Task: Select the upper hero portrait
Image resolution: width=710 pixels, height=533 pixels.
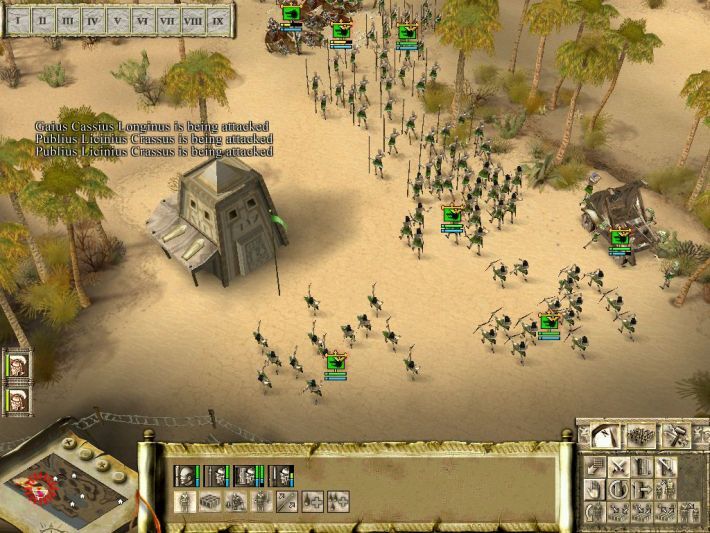Action: [x=16, y=366]
